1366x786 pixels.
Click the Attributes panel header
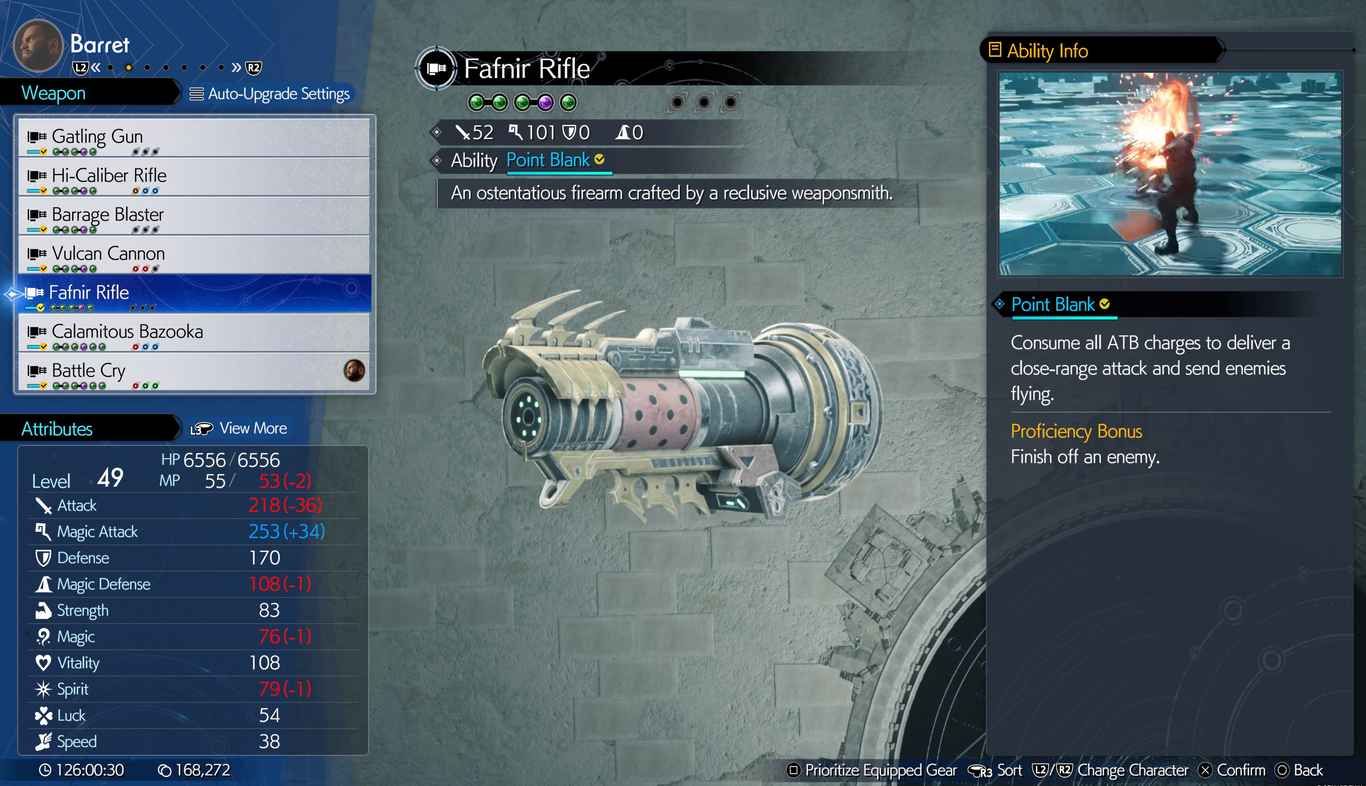click(x=57, y=428)
